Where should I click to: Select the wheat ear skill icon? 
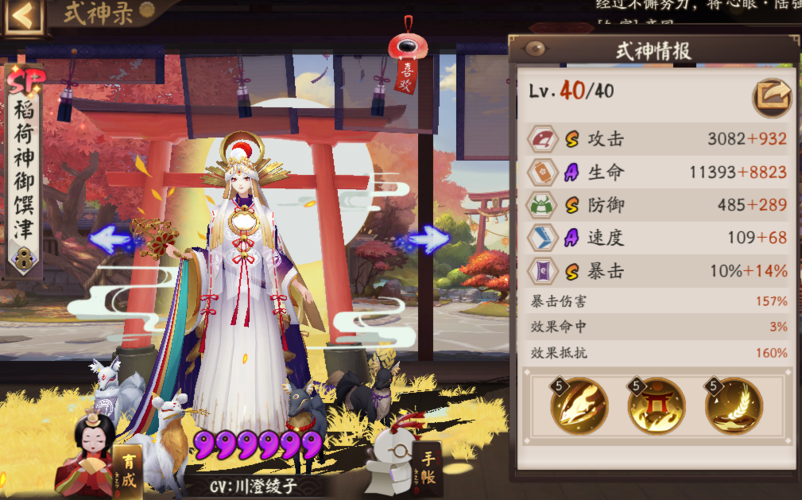[x=733, y=405]
